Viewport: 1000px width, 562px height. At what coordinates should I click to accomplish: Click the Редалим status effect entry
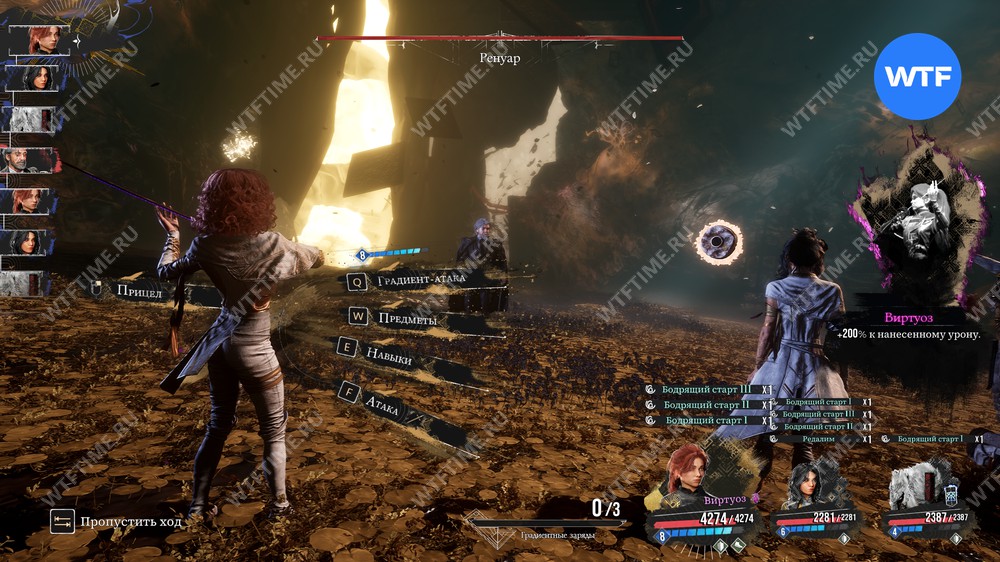(x=818, y=439)
